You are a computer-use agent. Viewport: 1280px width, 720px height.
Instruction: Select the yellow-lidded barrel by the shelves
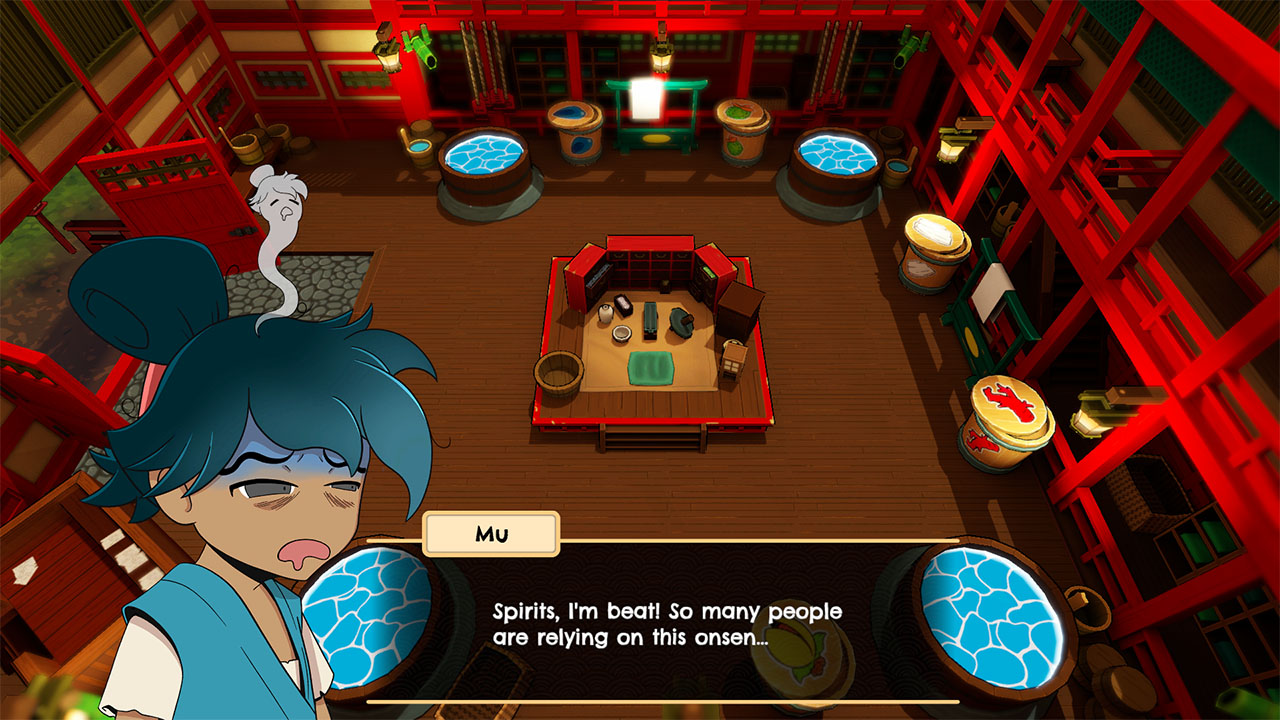click(935, 240)
